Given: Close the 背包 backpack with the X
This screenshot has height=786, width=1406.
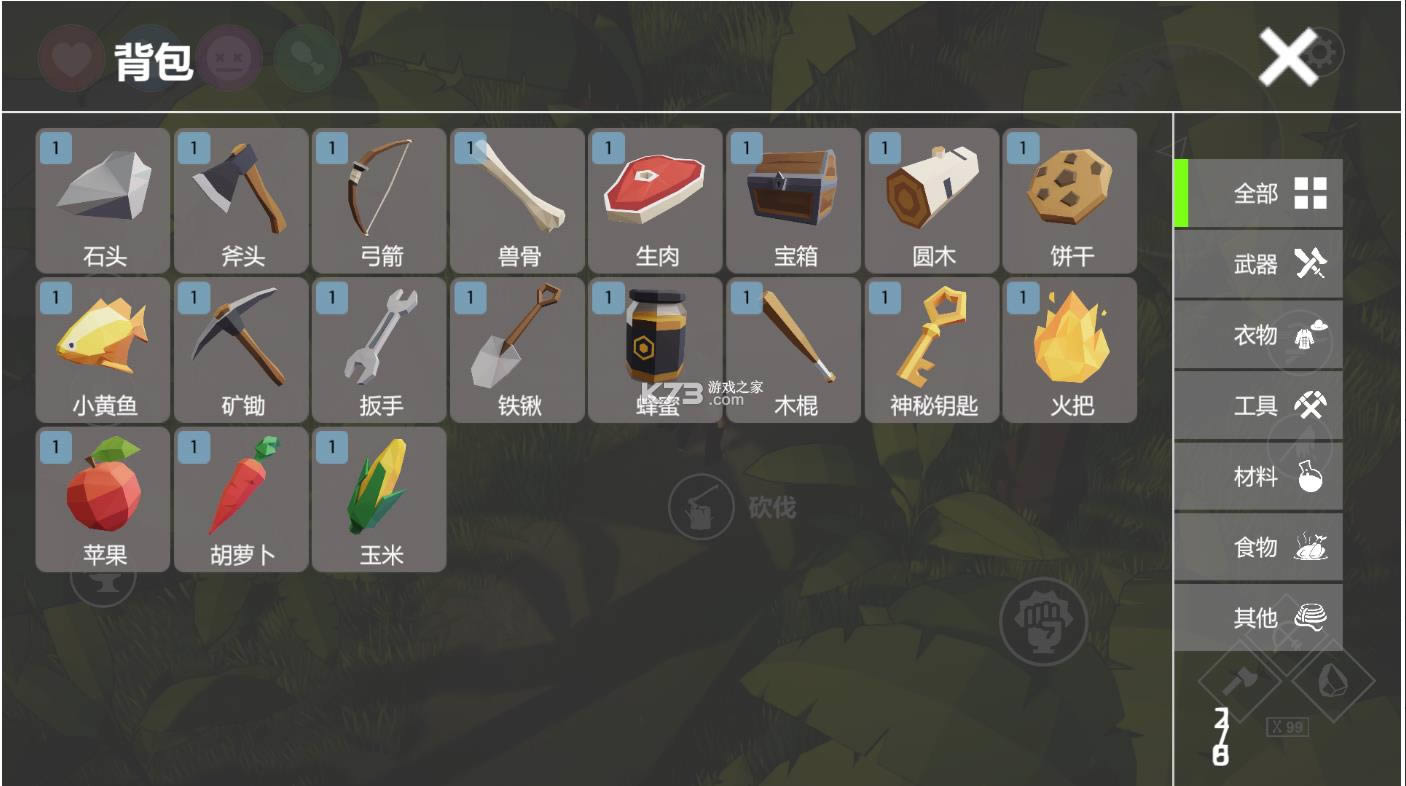Looking at the screenshot, I should (x=1286, y=57).
